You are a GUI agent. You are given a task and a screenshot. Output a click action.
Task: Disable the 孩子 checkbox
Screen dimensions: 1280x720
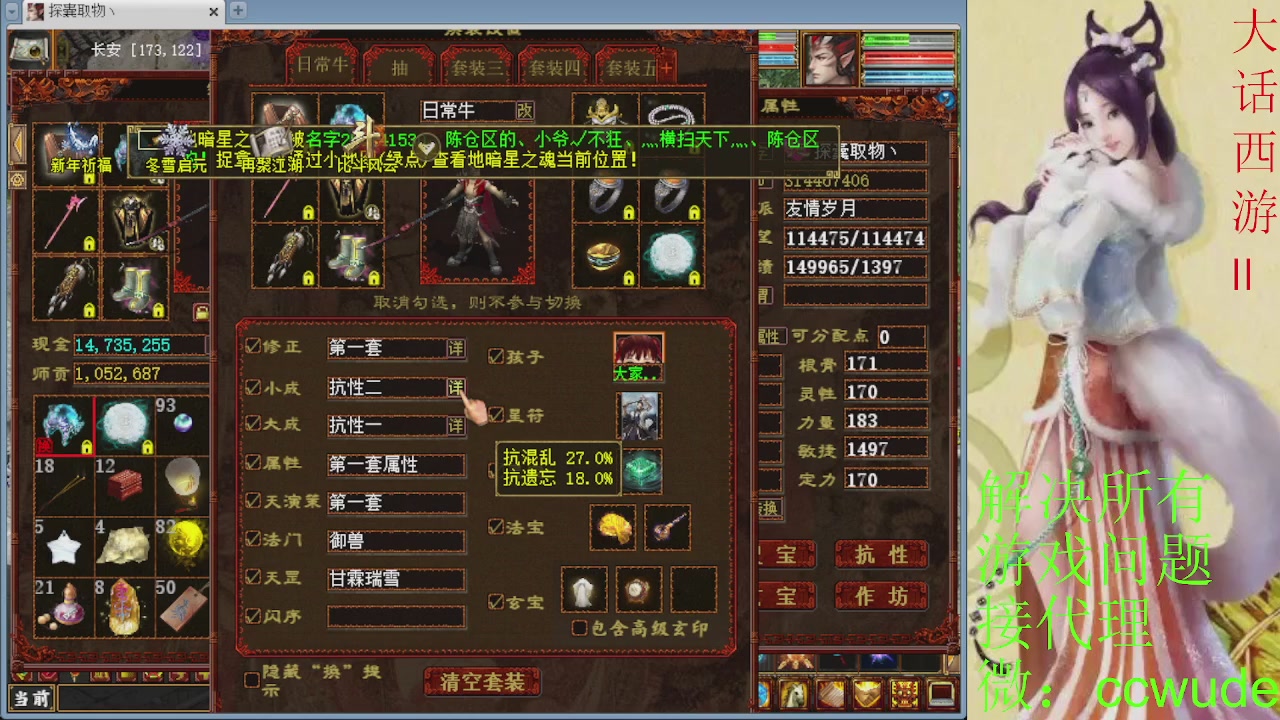click(497, 356)
